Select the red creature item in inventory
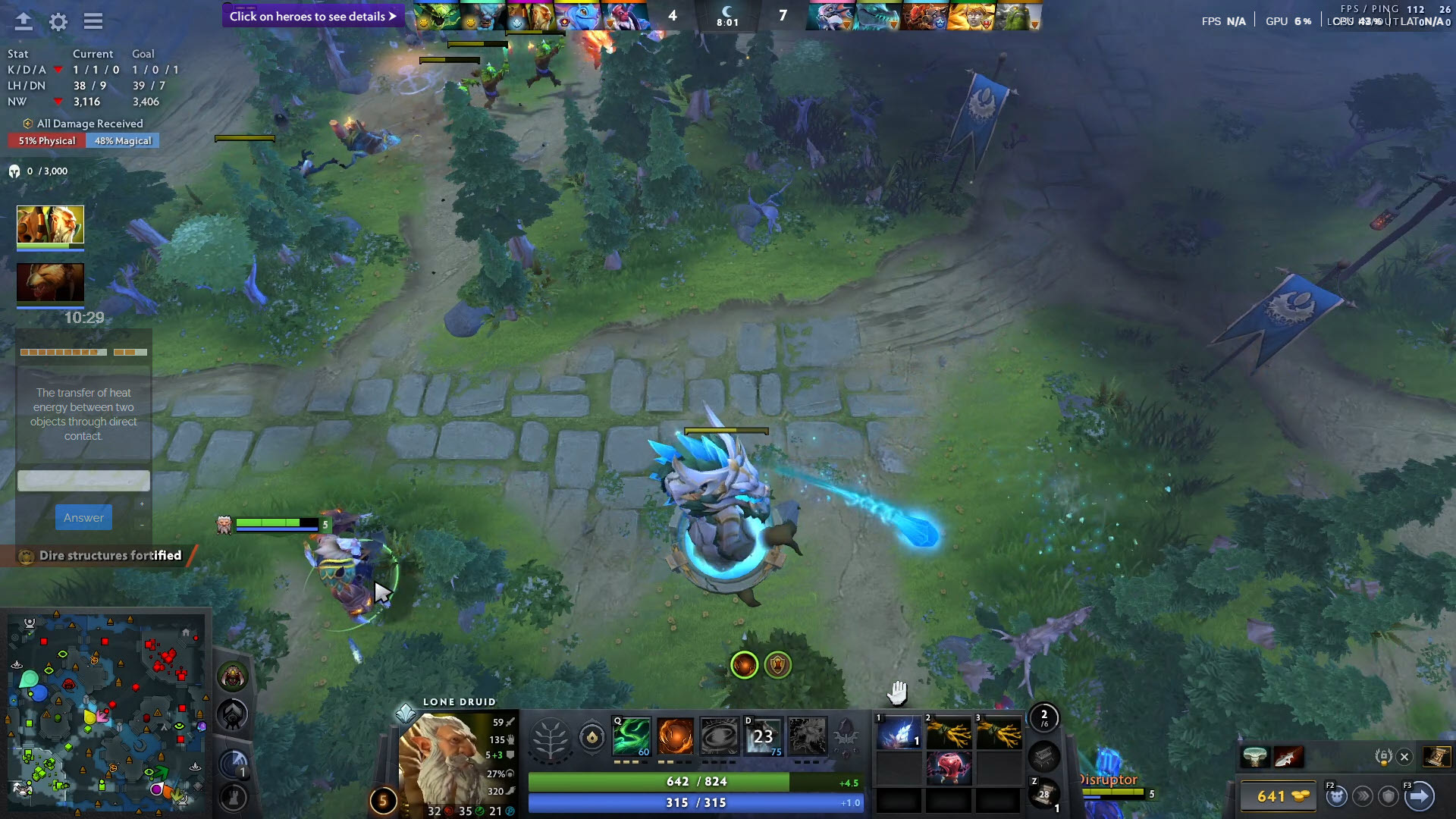 pos(948,768)
